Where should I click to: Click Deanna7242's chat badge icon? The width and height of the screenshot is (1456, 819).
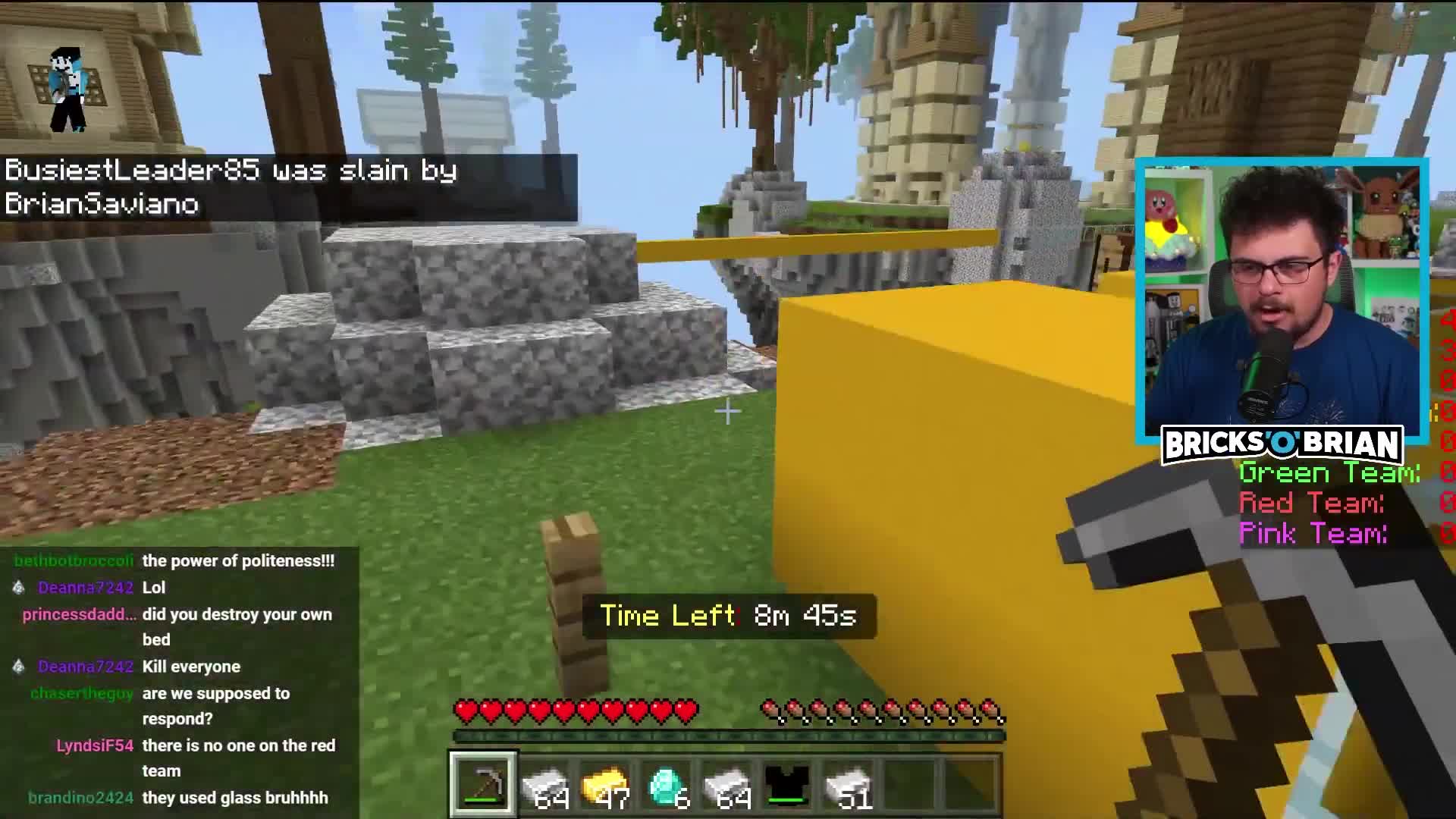(x=18, y=588)
